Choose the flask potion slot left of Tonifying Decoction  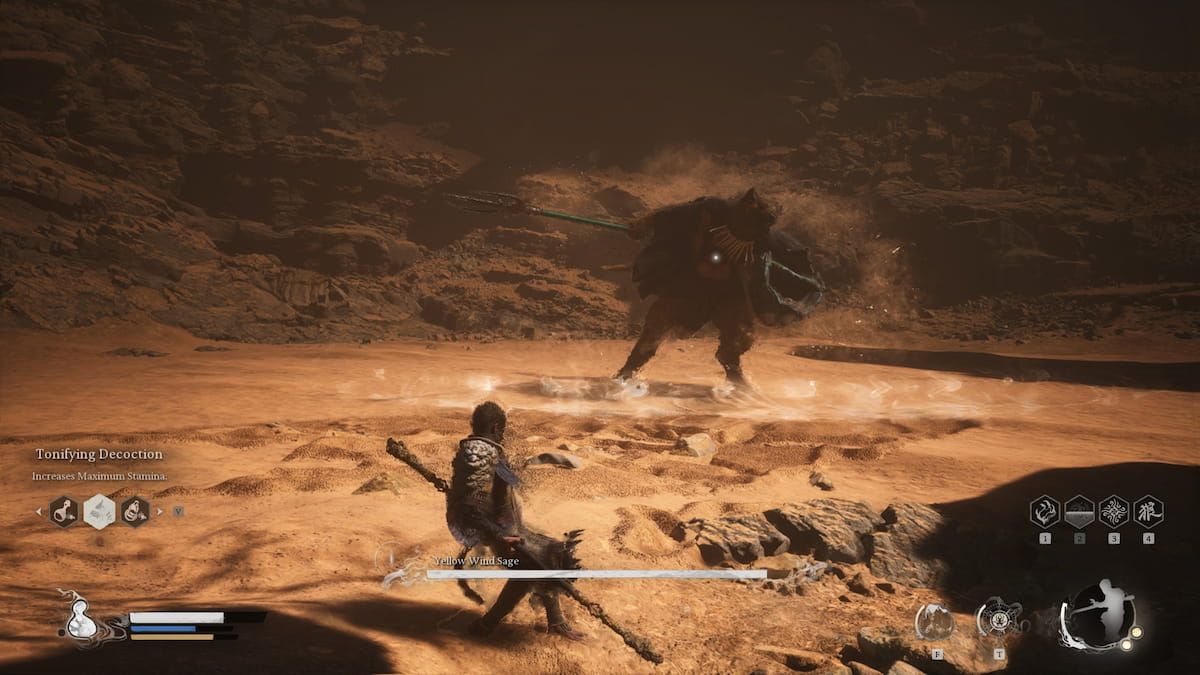pos(63,512)
